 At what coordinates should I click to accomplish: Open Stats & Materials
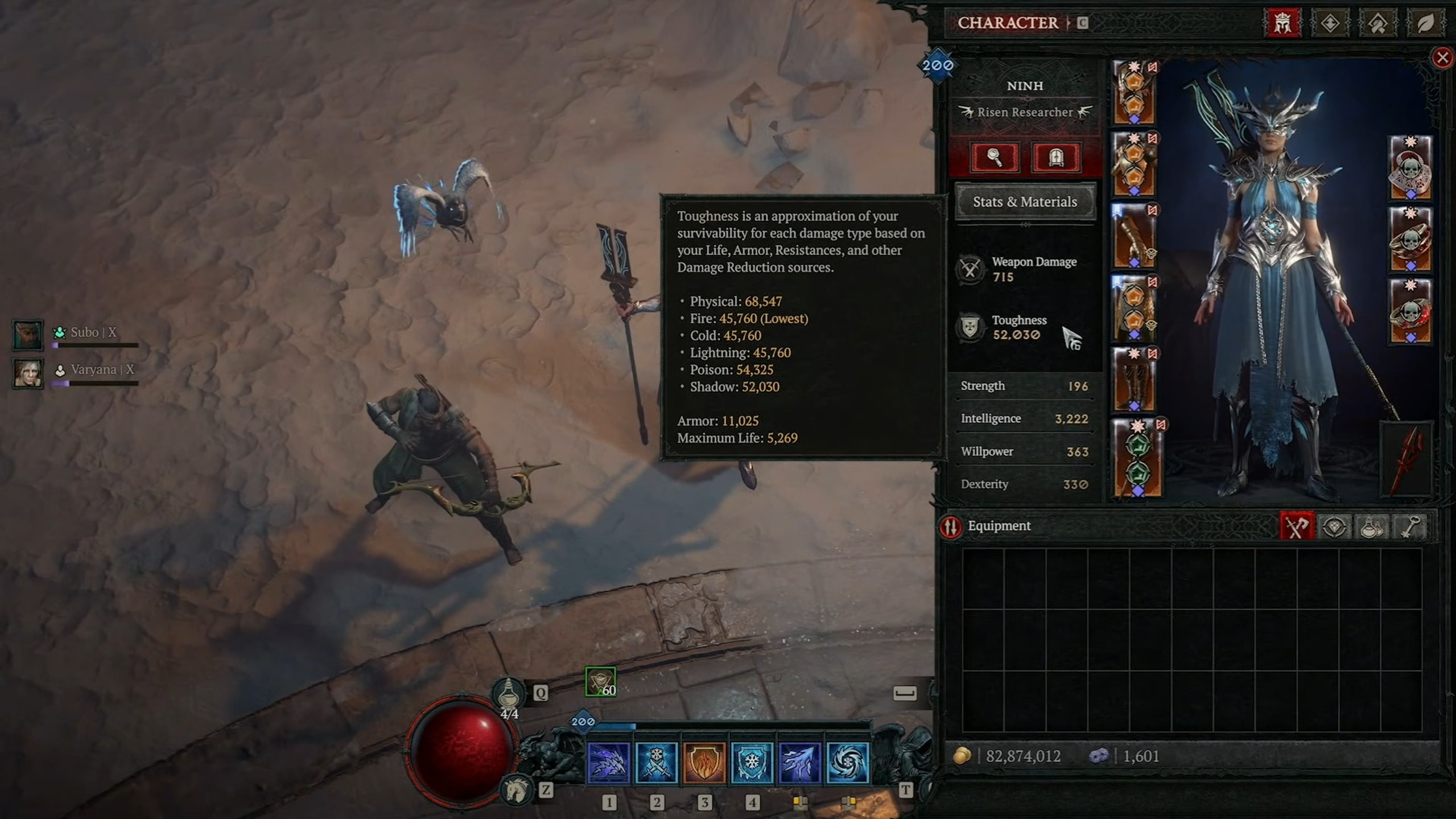1025,201
